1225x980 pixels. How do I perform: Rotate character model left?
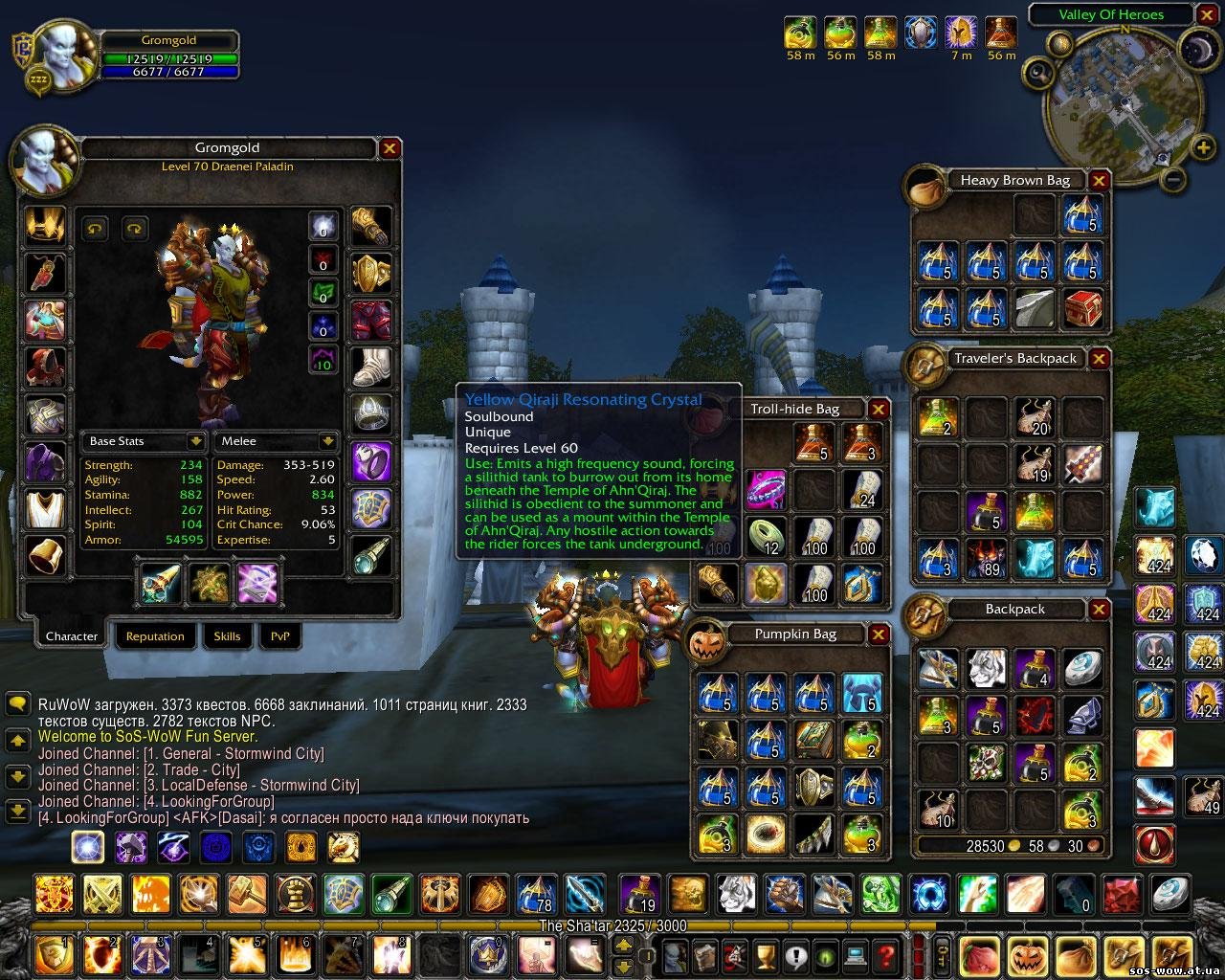point(95,228)
